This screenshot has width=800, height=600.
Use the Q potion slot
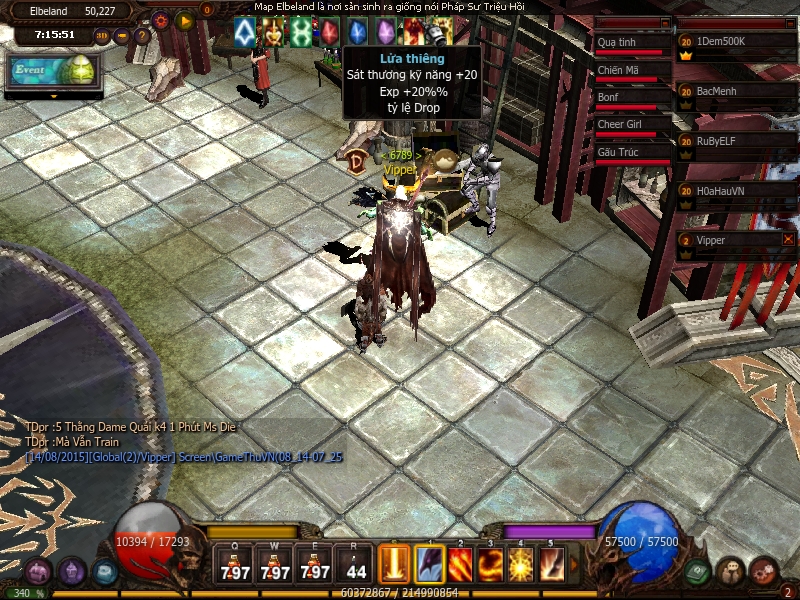pos(236,566)
